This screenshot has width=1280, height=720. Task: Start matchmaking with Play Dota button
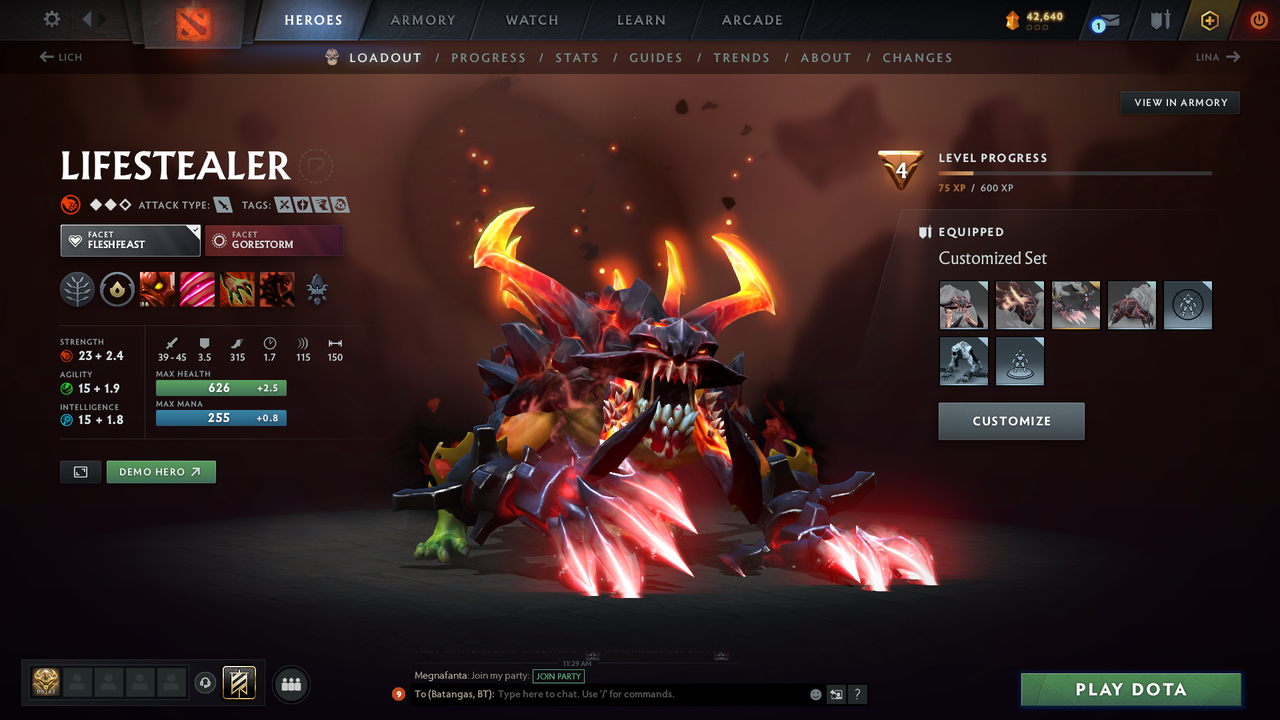1130,689
